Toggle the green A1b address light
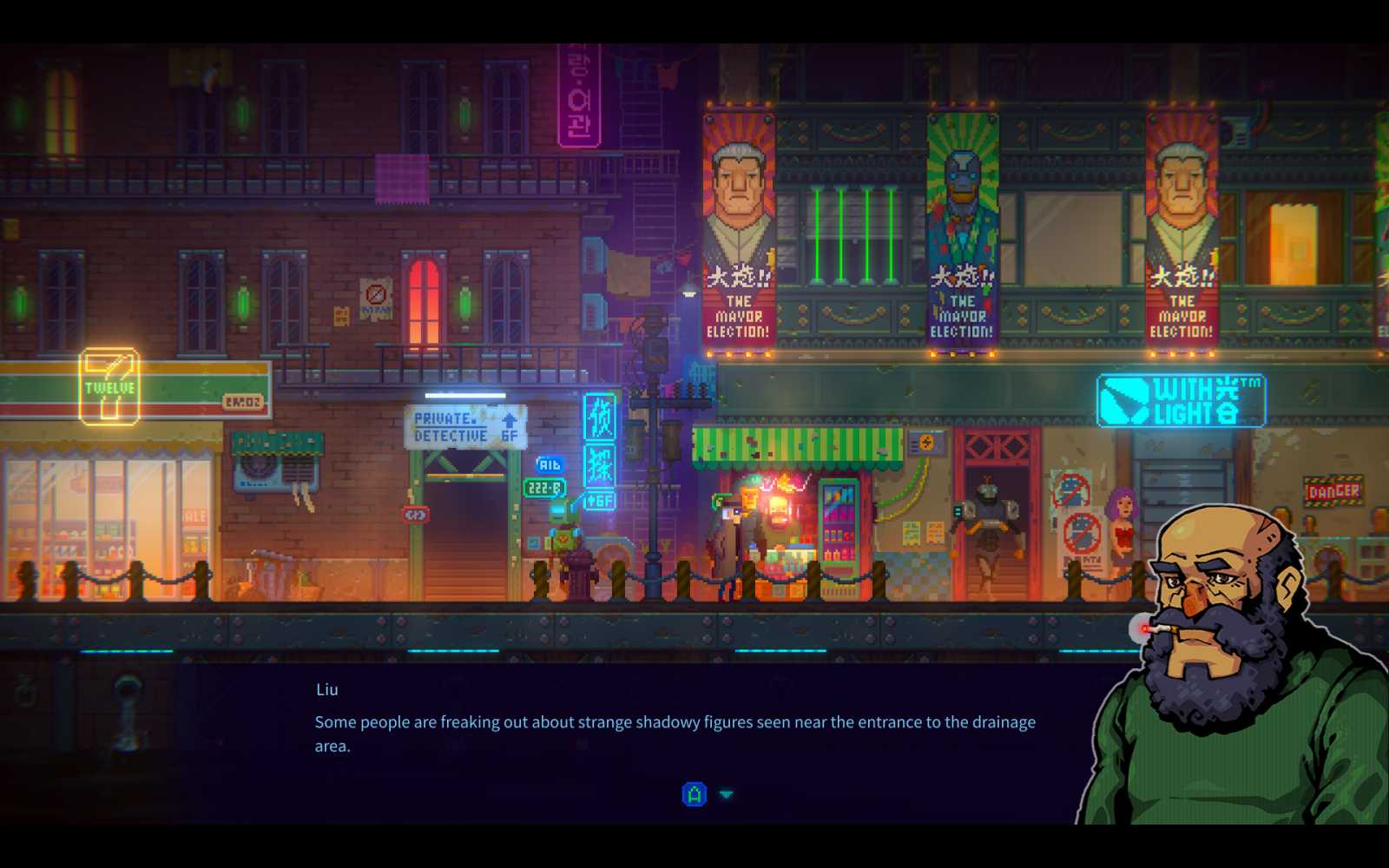The image size is (1389, 868). pos(550,464)
